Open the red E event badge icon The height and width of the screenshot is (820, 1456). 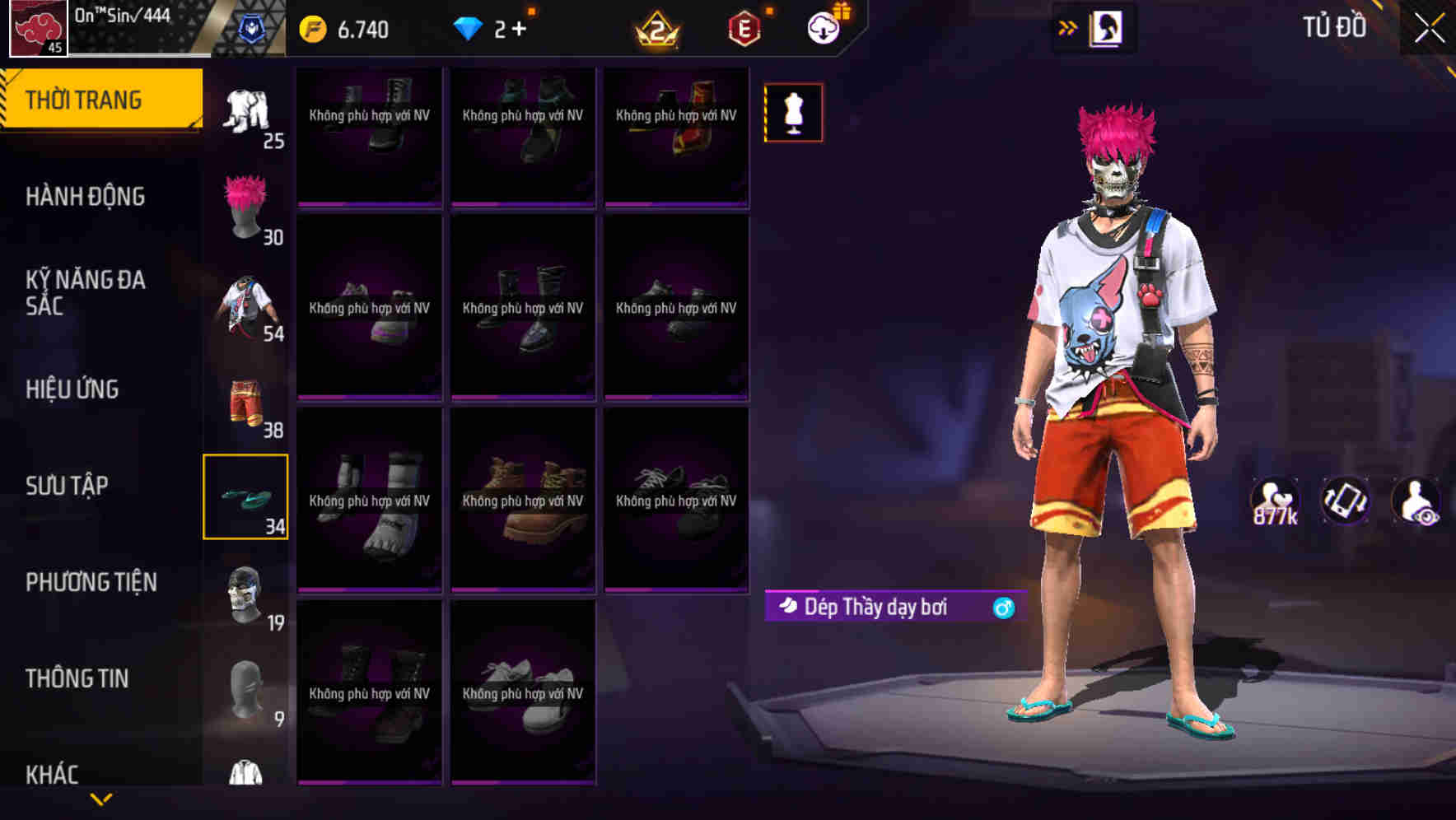tap(745, 25)
